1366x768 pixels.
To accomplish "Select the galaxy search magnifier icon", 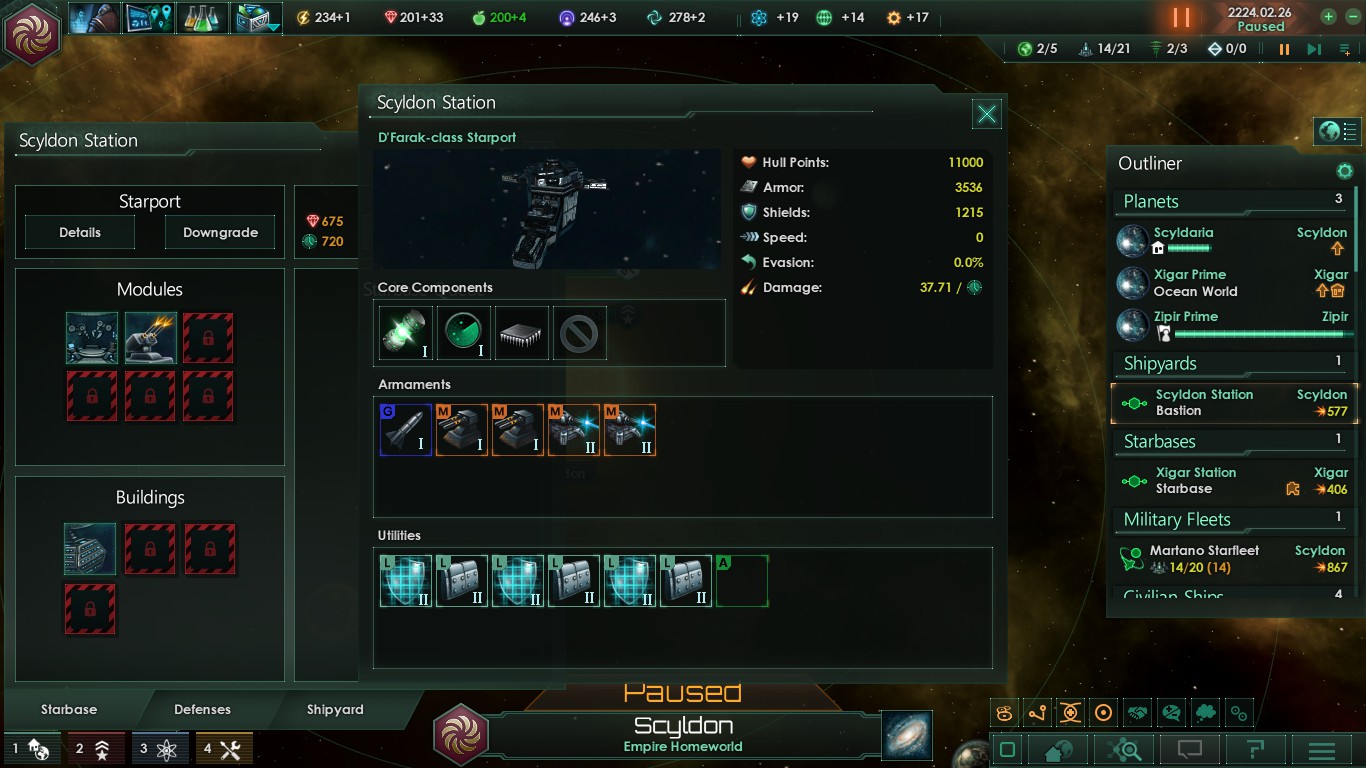I will tap(1125, 750).
